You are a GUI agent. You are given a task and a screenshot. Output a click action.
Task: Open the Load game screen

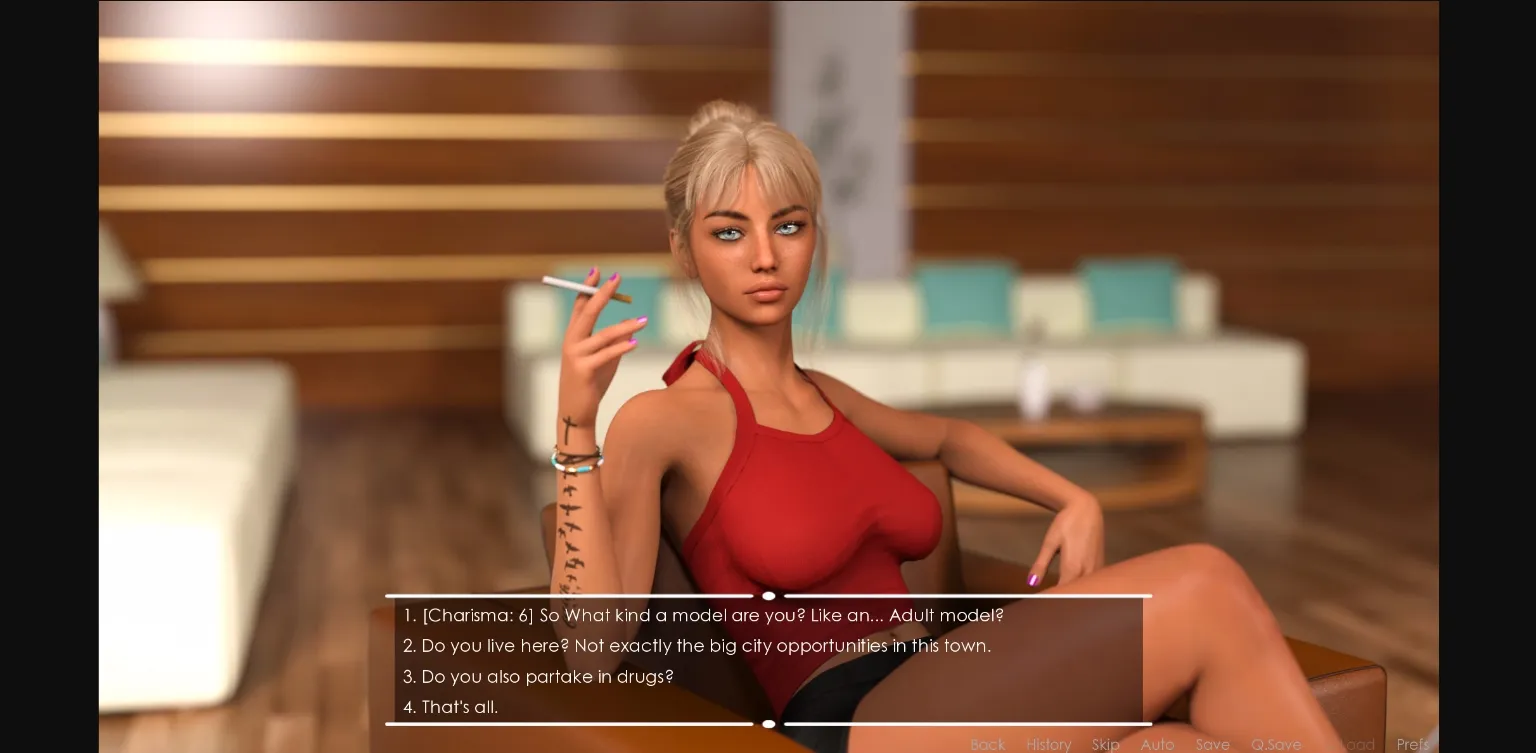1356,745
